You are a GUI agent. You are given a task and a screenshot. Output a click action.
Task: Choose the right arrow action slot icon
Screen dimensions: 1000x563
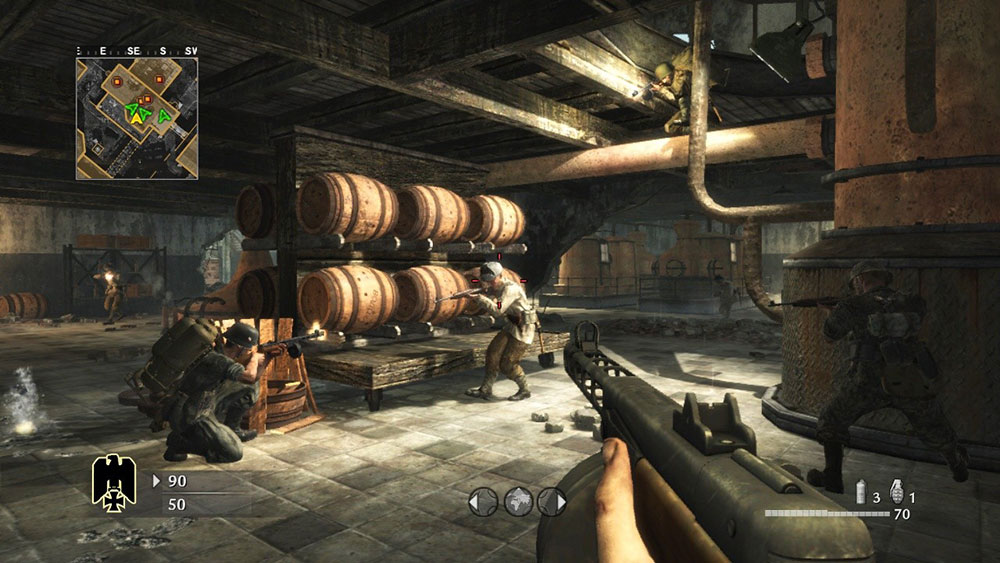click(552, 501)
